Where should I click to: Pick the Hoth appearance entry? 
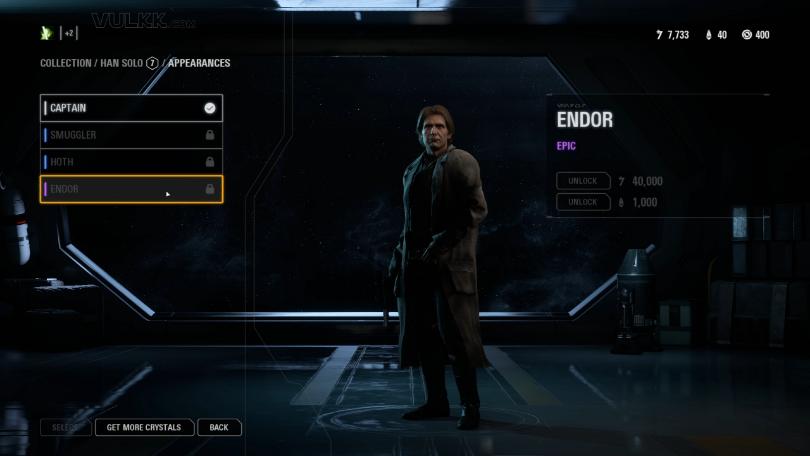130,162
